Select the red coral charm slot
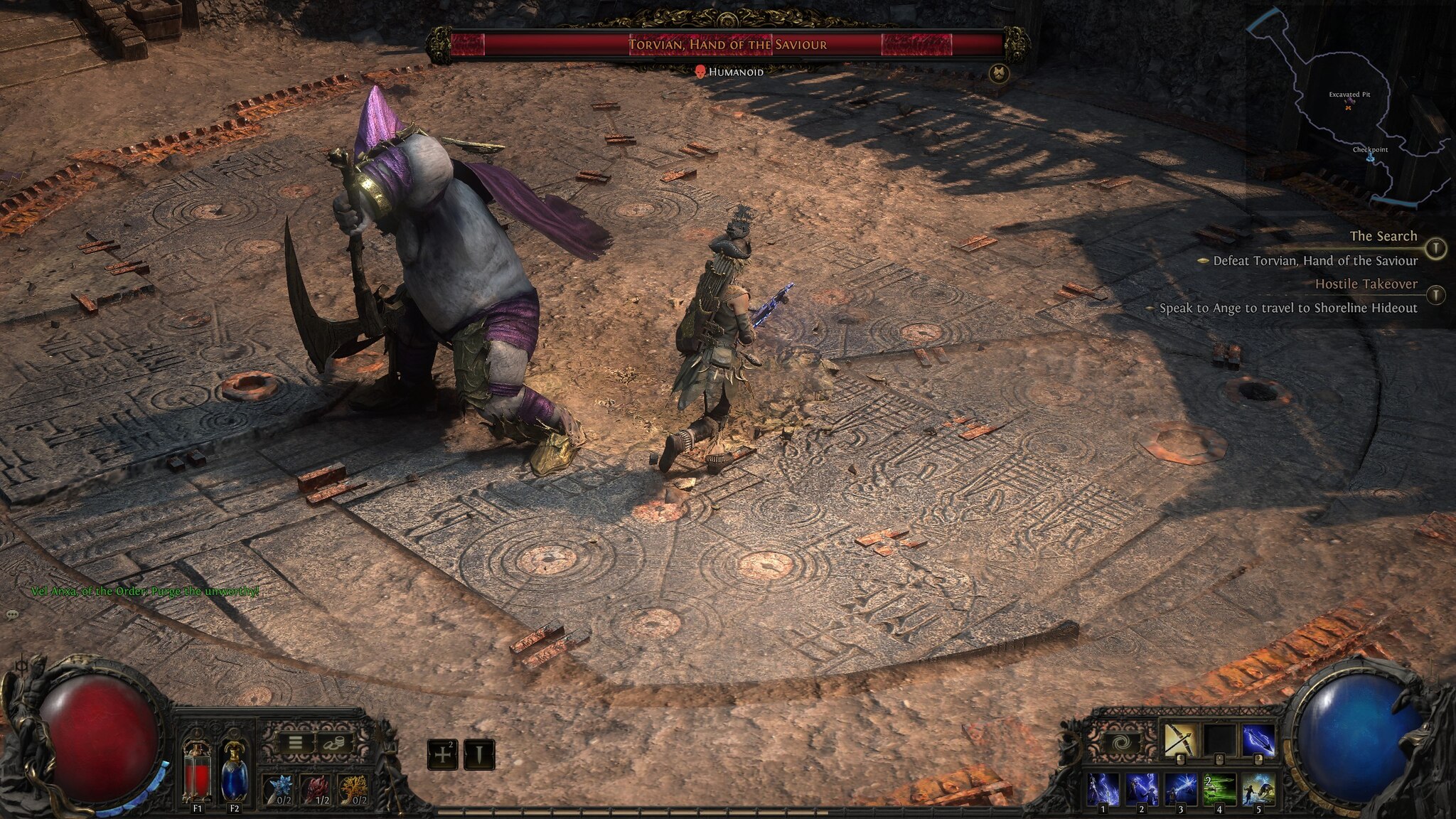This screenshot has width=1456, height=819. [314, 789]
